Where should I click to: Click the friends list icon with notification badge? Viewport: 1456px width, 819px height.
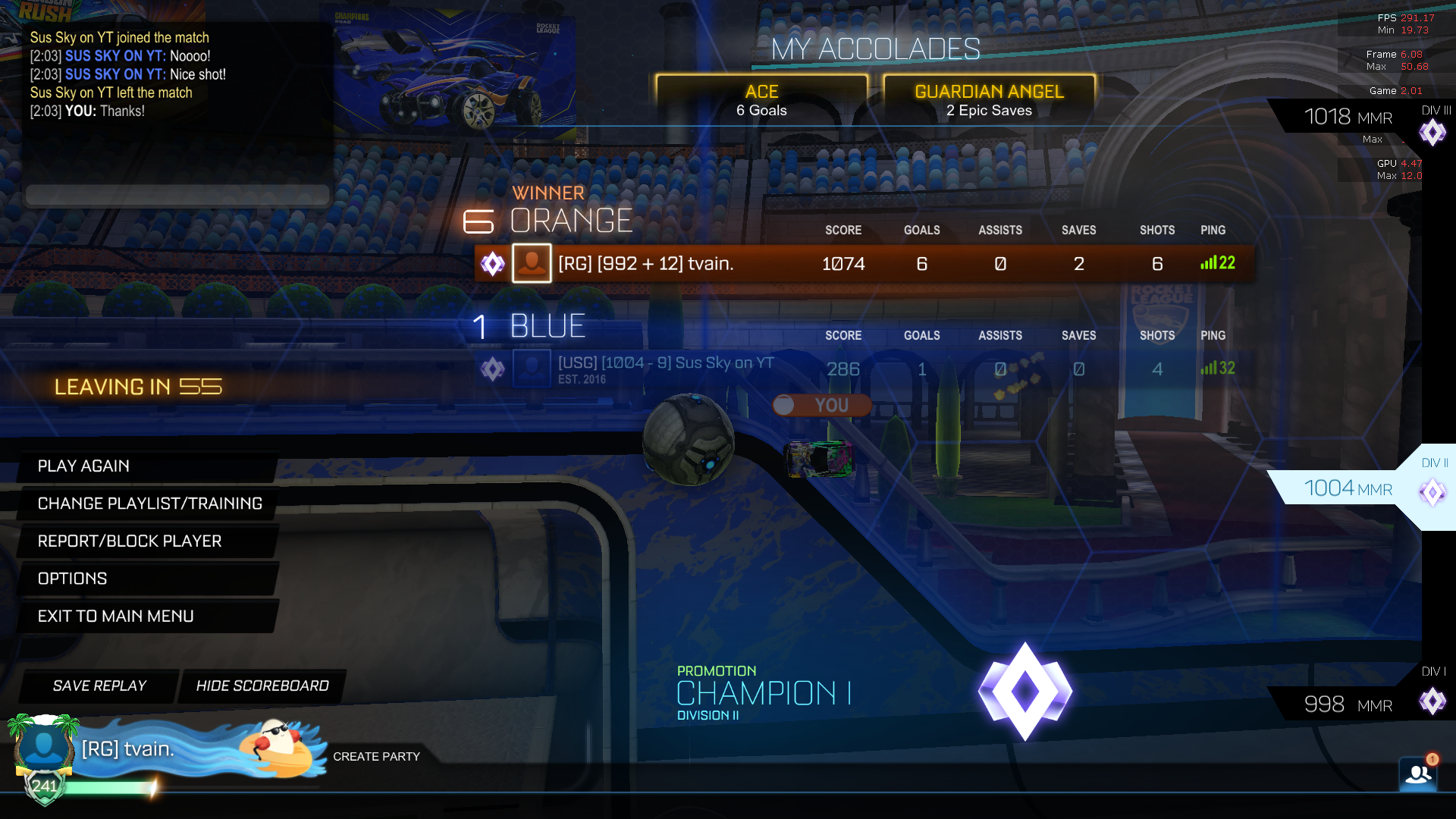1418,774
